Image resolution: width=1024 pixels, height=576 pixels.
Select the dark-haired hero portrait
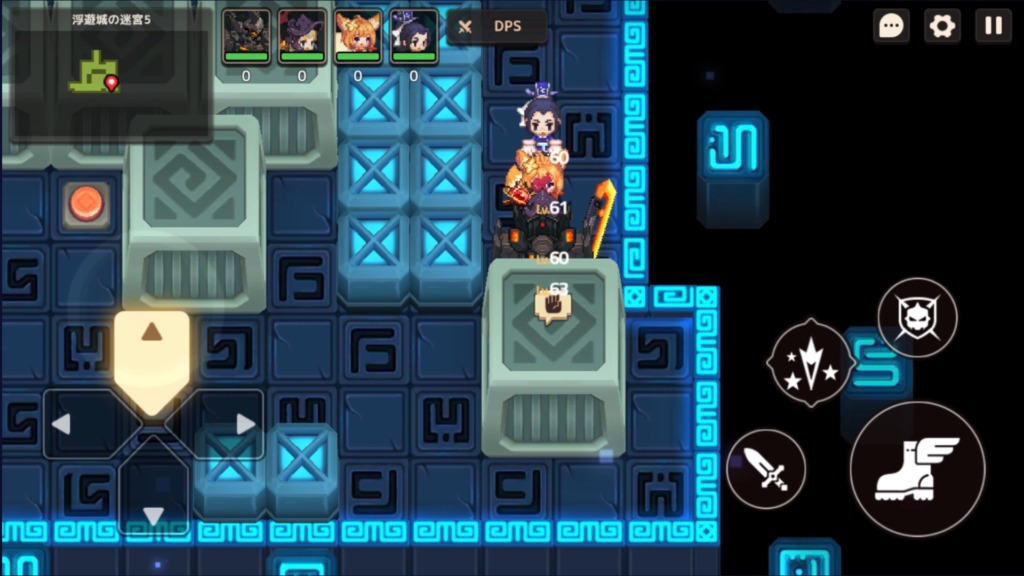414,35
